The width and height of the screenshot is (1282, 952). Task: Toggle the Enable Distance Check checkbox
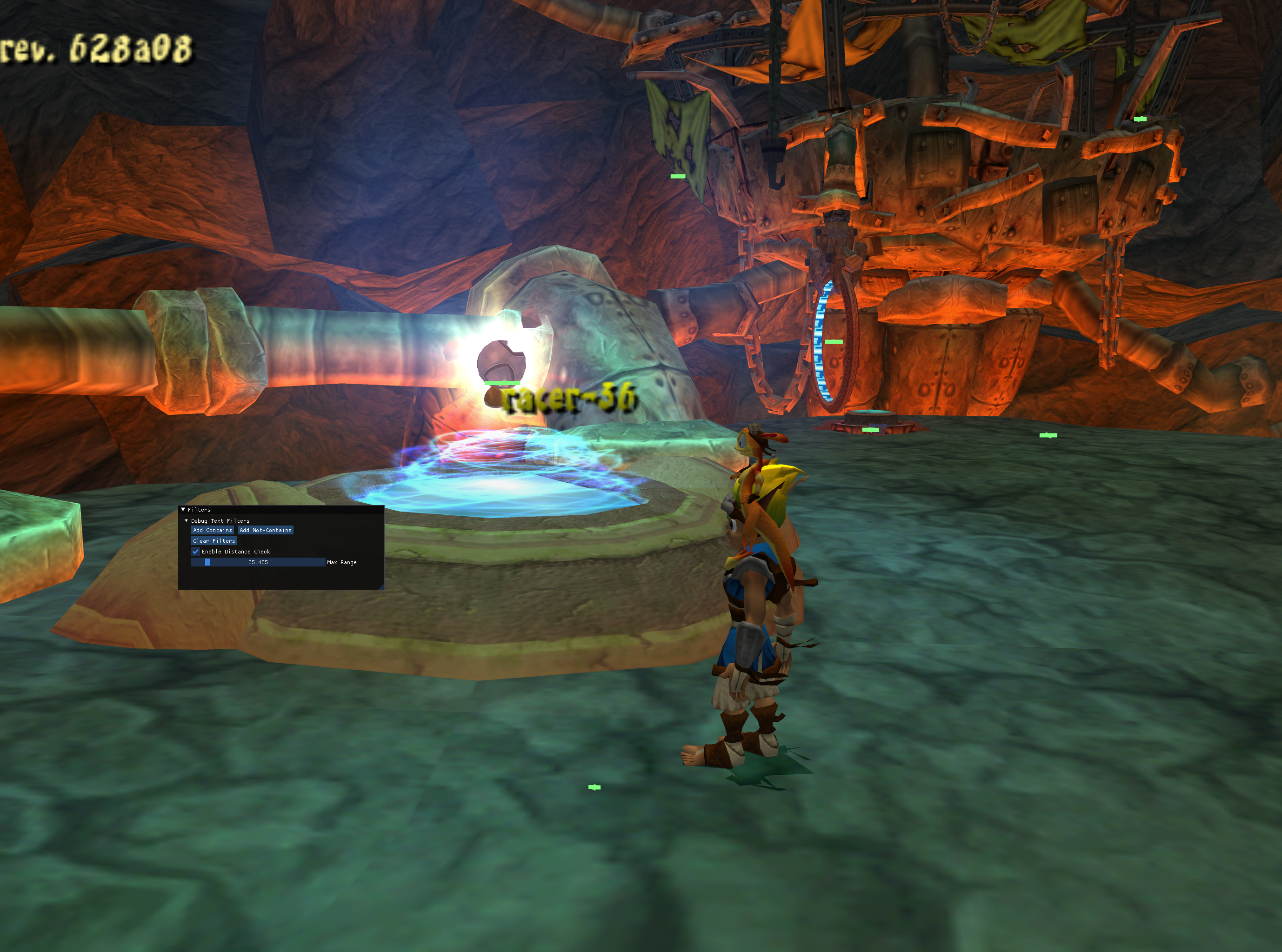[x=195, y=552]
